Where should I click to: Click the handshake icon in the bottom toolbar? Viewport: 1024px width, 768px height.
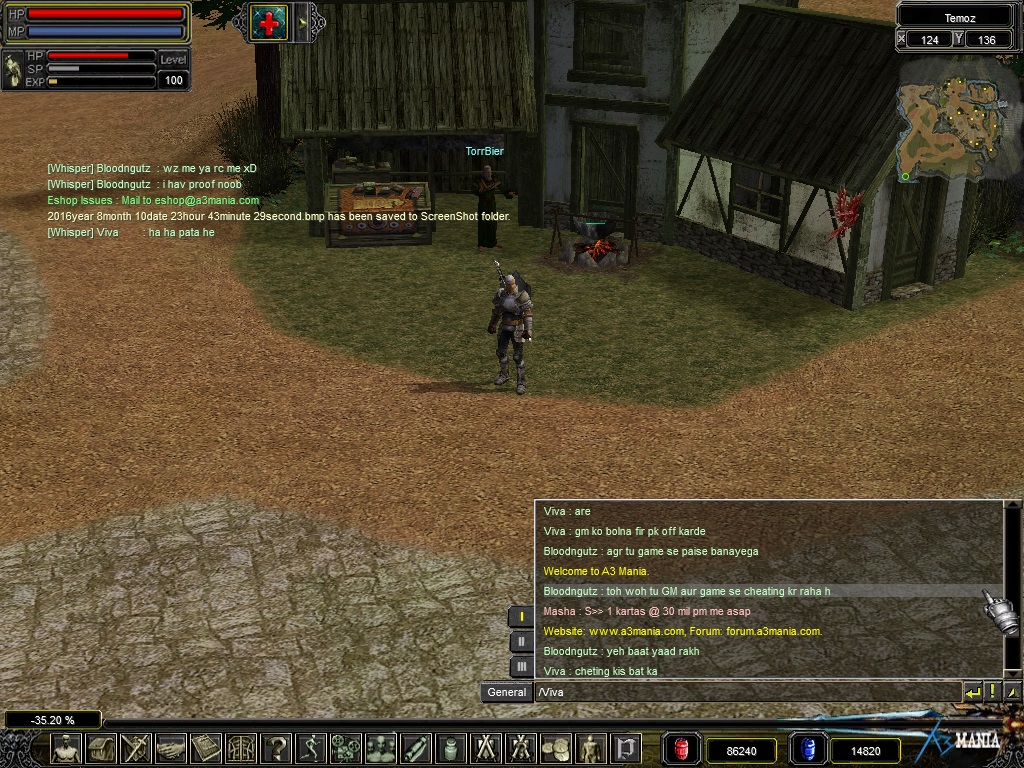pyautogui.click(x=171, y=748)
